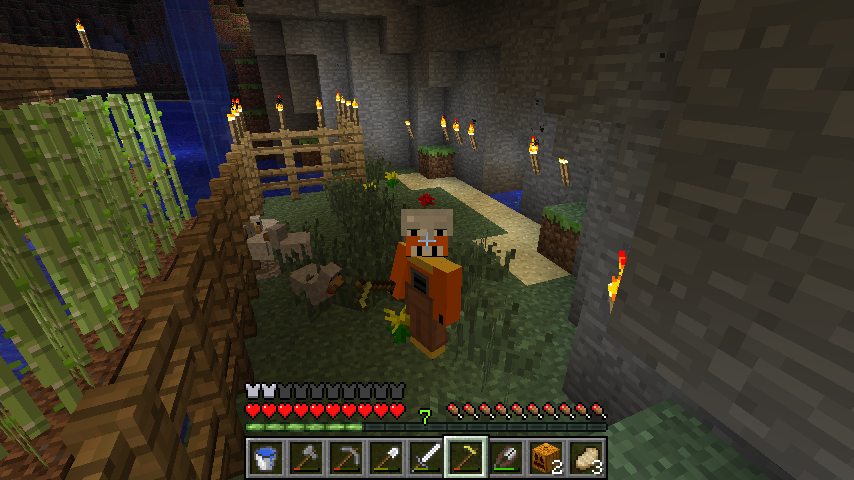Choose the bread stack slot
Screen dimensions: 854x480
point(586,458)
